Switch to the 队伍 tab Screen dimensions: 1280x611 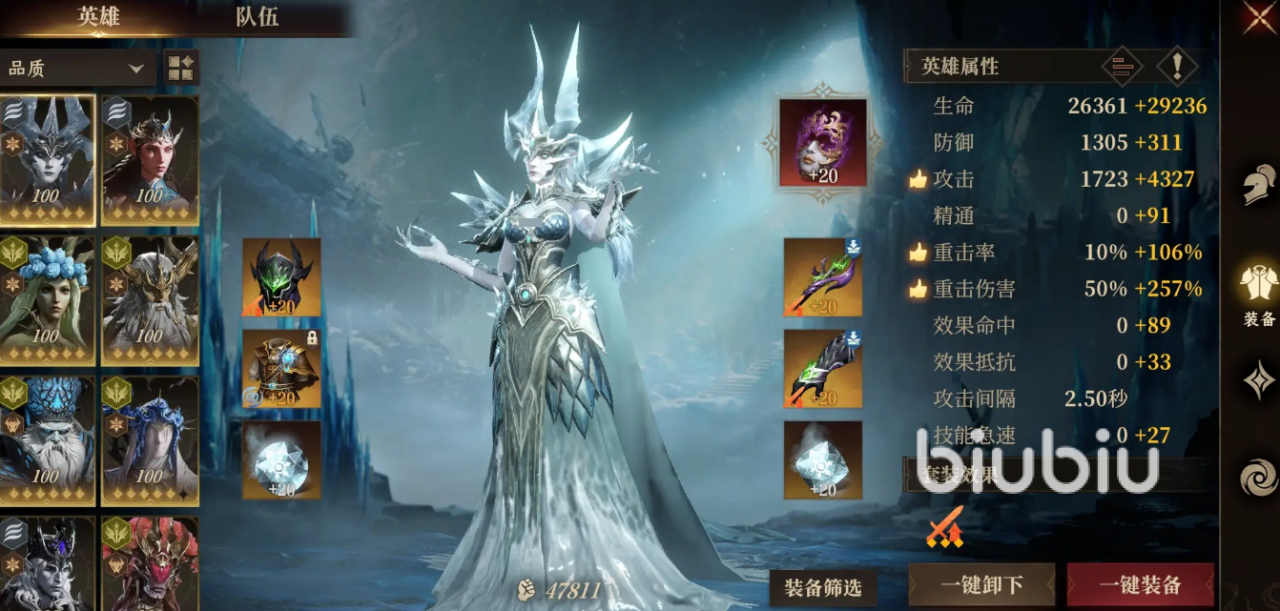[257, 17]
